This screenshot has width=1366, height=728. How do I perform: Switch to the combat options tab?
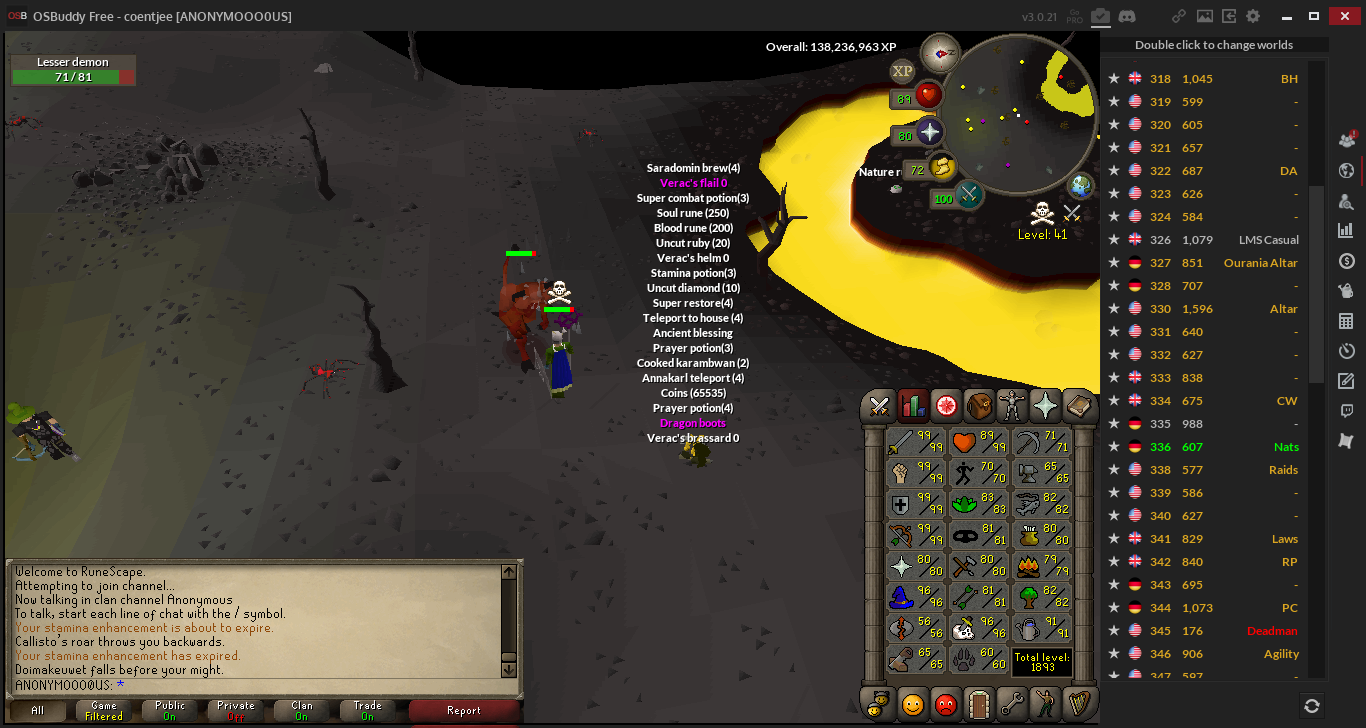tap(880, 405)
